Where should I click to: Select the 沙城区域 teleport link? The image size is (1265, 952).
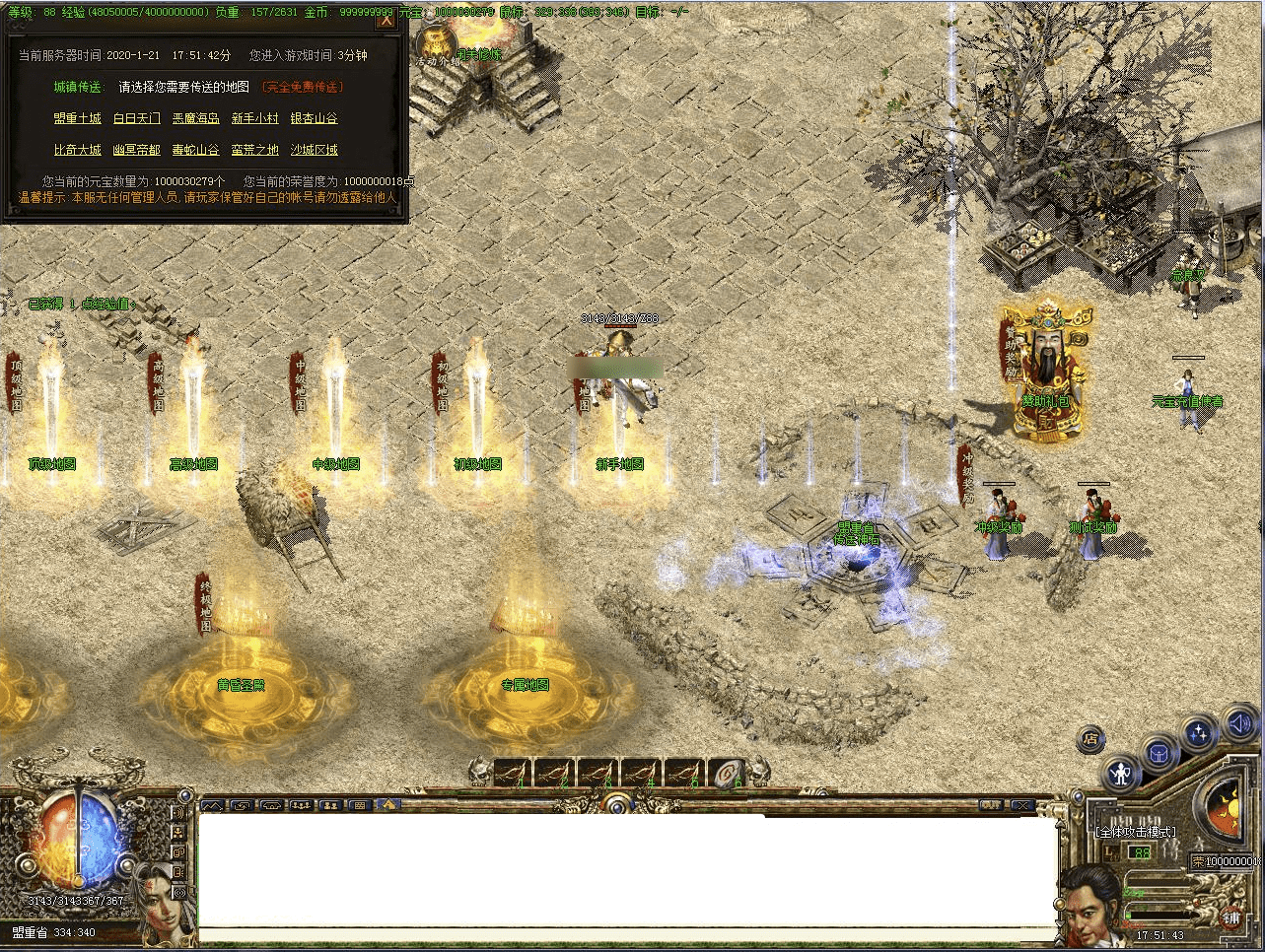[x=314, y=150]
